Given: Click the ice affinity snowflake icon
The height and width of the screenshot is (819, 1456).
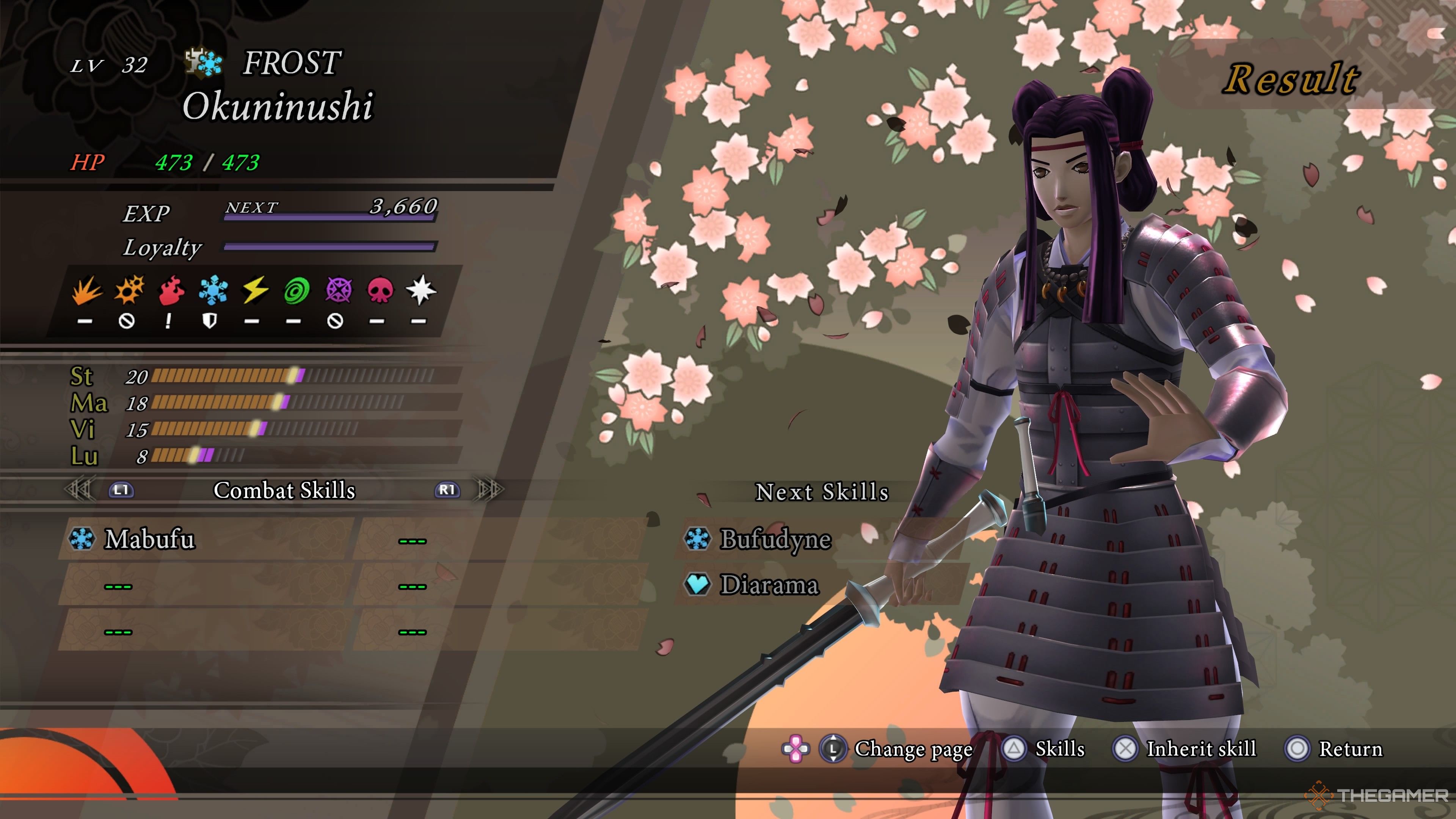Looking at the screenshot, I should [213, 290].
